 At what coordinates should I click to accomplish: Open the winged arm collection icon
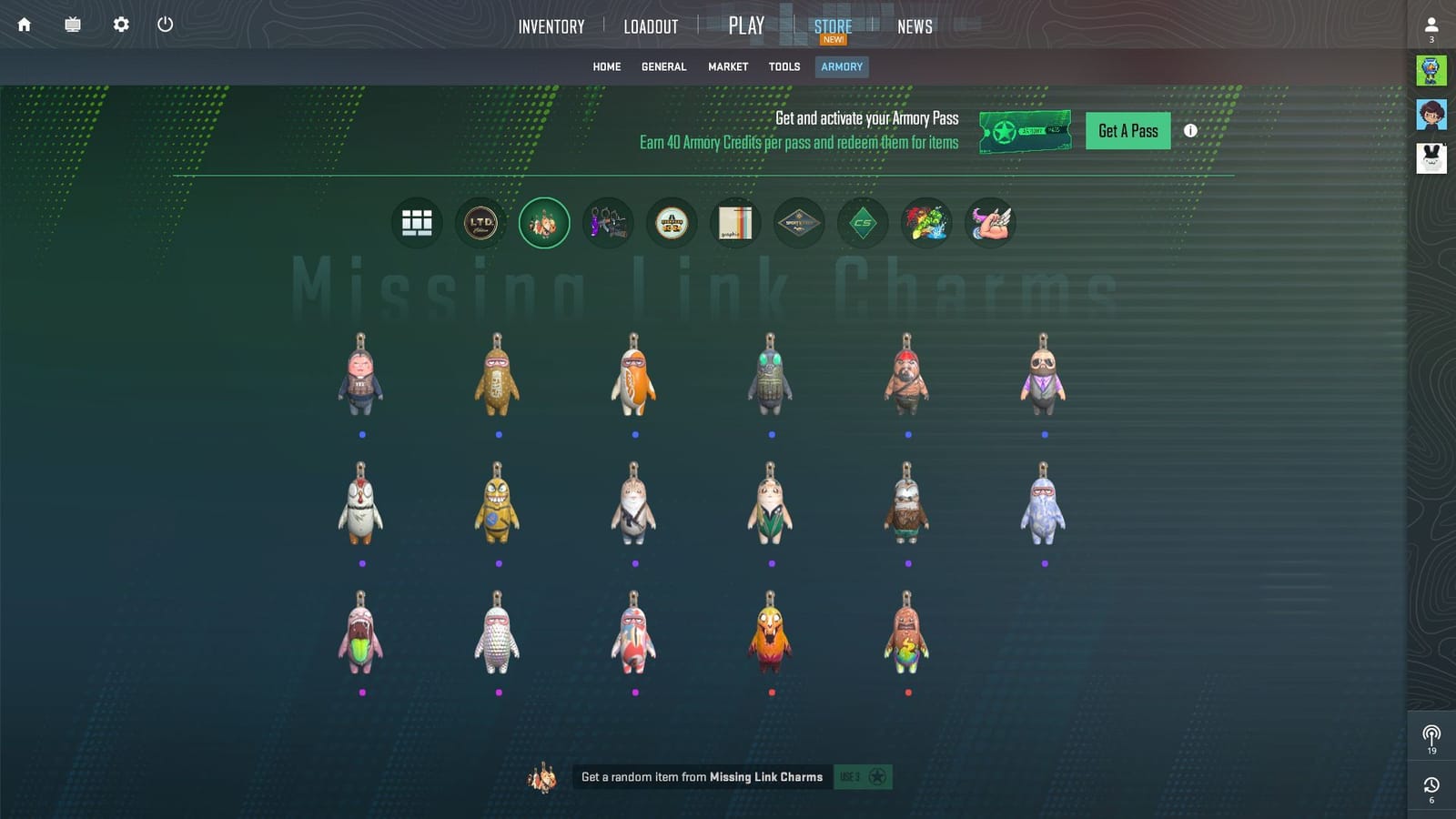pyautogui.click(x=990, y=222)
